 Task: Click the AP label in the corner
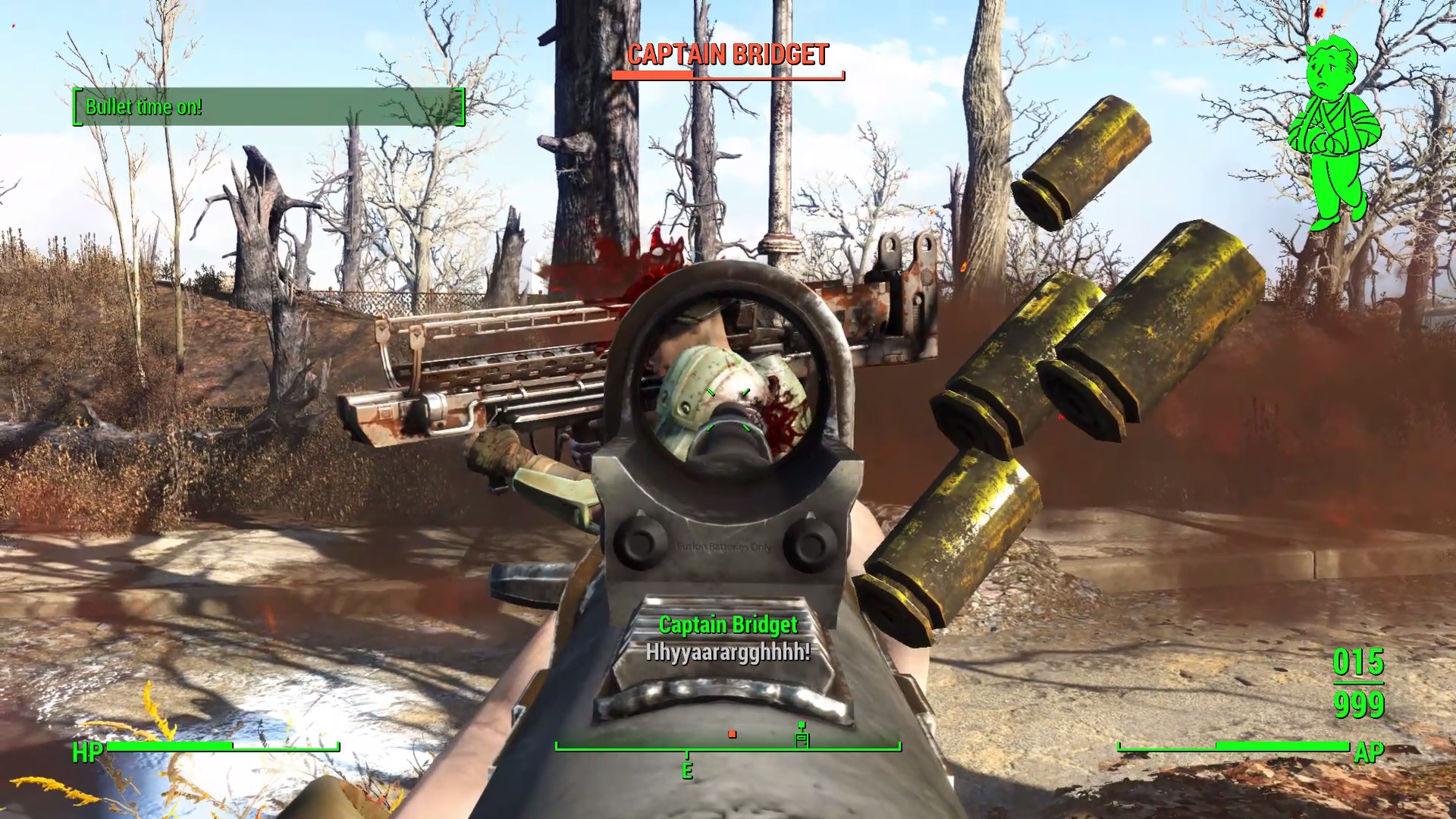click(x=1370, y=753)
